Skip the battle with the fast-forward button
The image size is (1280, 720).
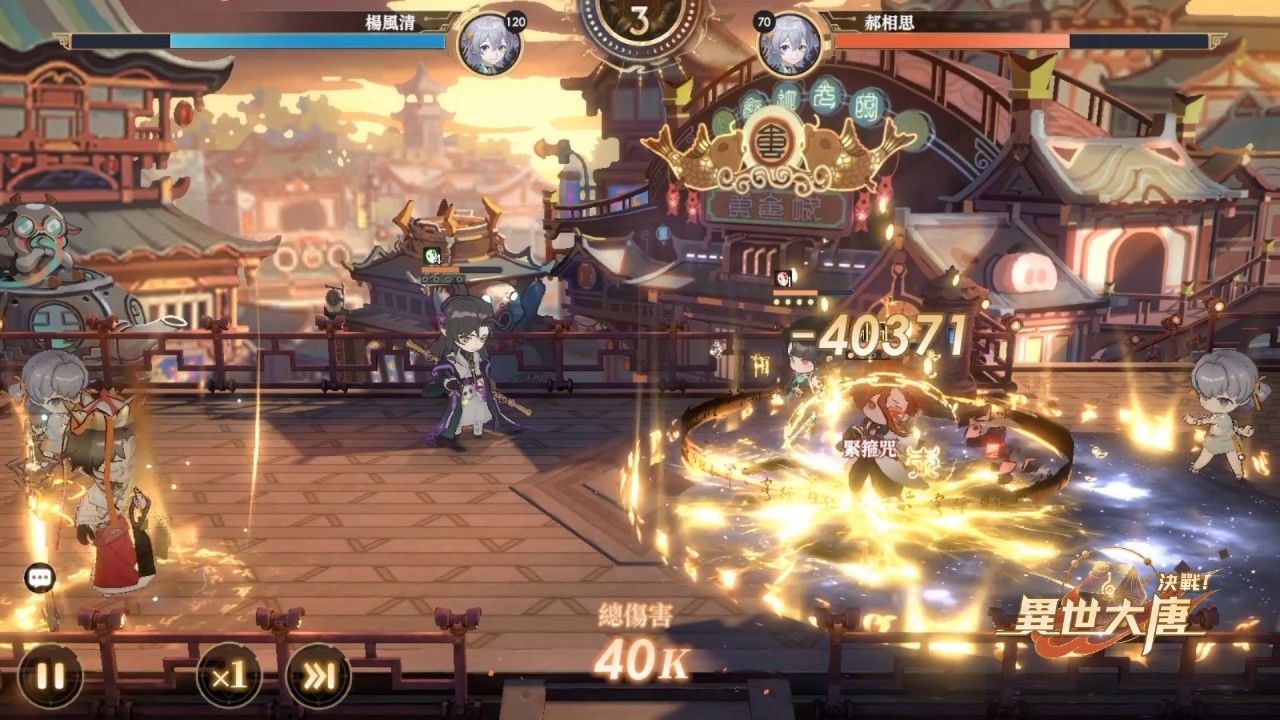[x=318, y=675]
